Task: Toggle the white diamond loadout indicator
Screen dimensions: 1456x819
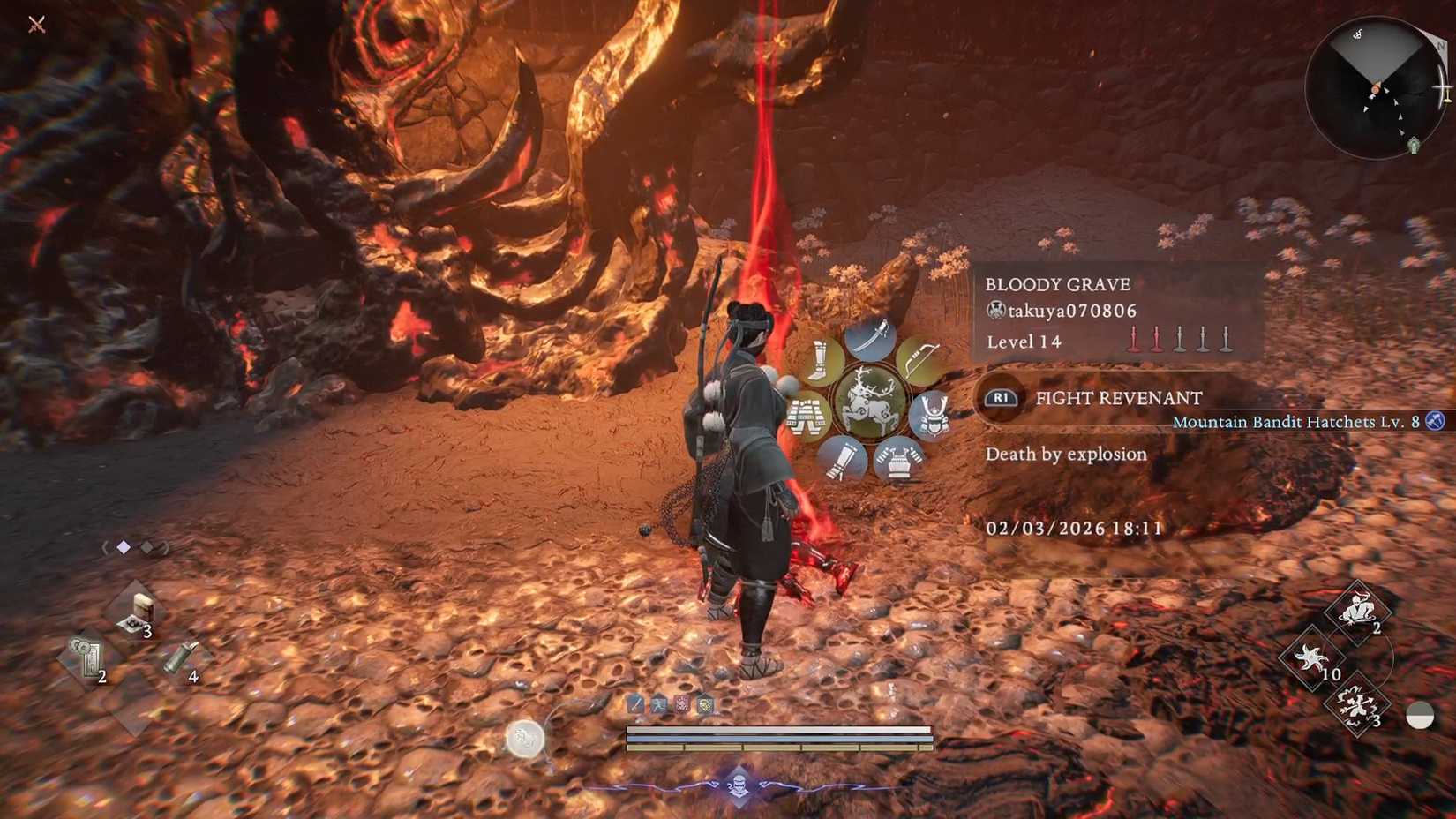Action: click(123, 546)
